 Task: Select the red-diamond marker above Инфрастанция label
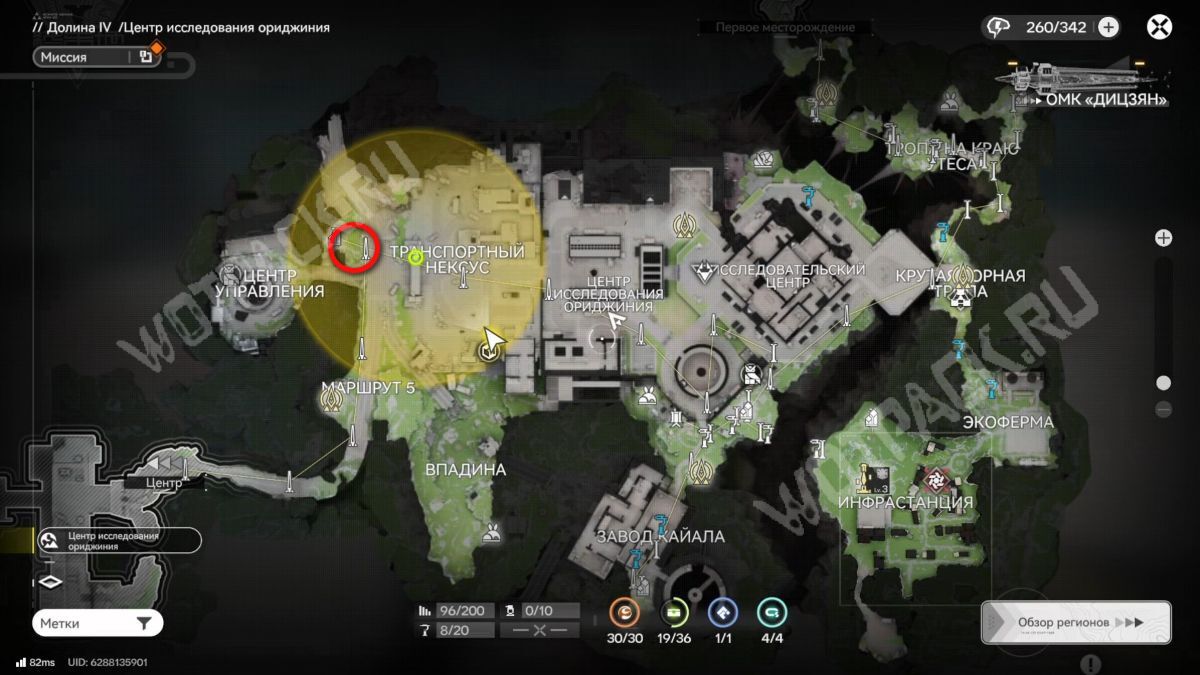pos(936,478)
